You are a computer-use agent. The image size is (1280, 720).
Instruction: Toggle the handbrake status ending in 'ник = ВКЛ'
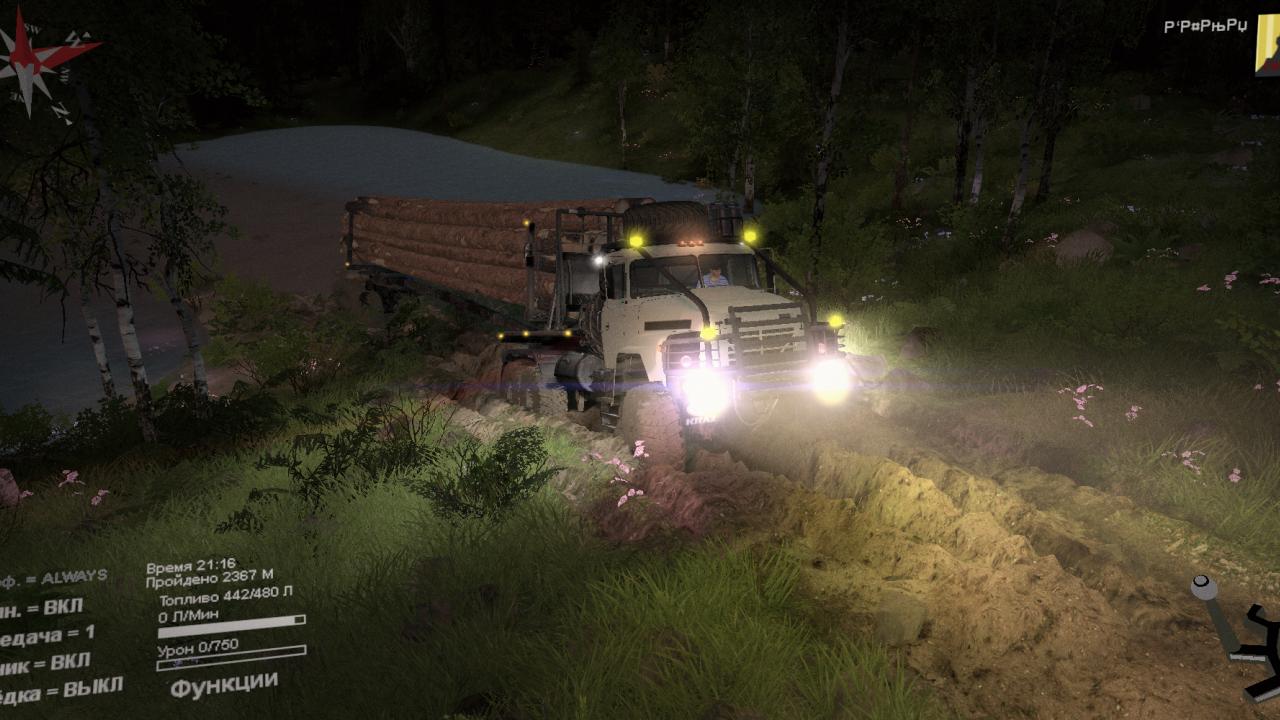[45, 662]
